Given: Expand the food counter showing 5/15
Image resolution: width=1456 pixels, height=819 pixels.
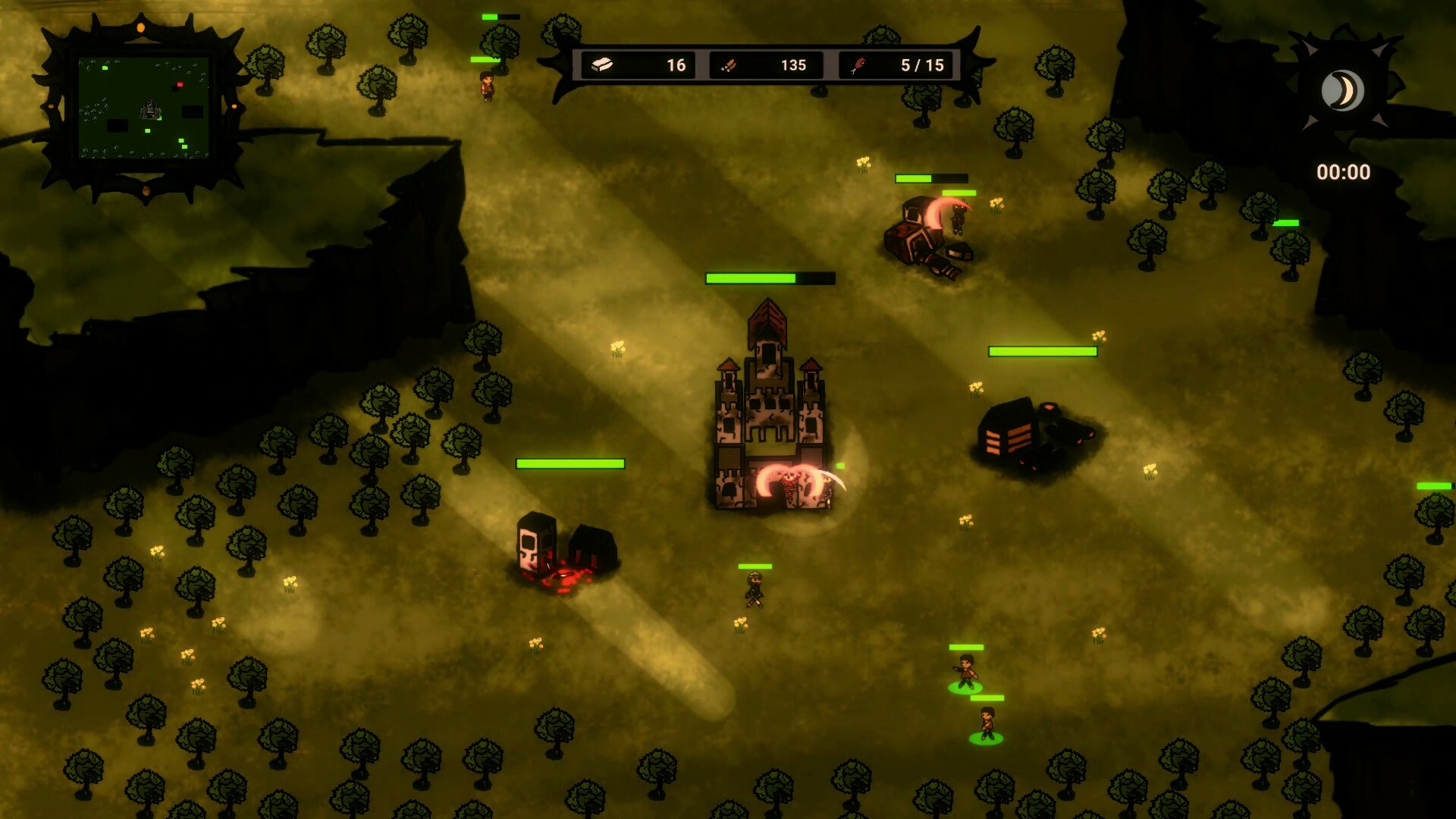Looking at the screenshot, I should coord(921,65).
